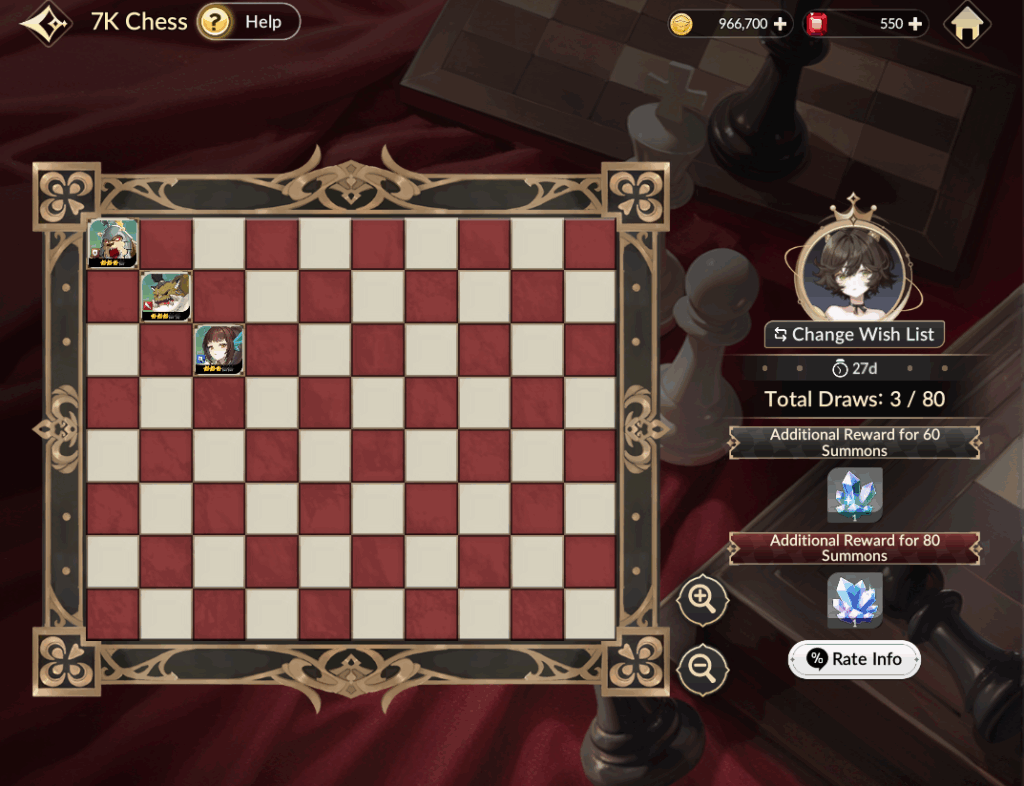Go back using the top-left arrow

click(44, 23)
